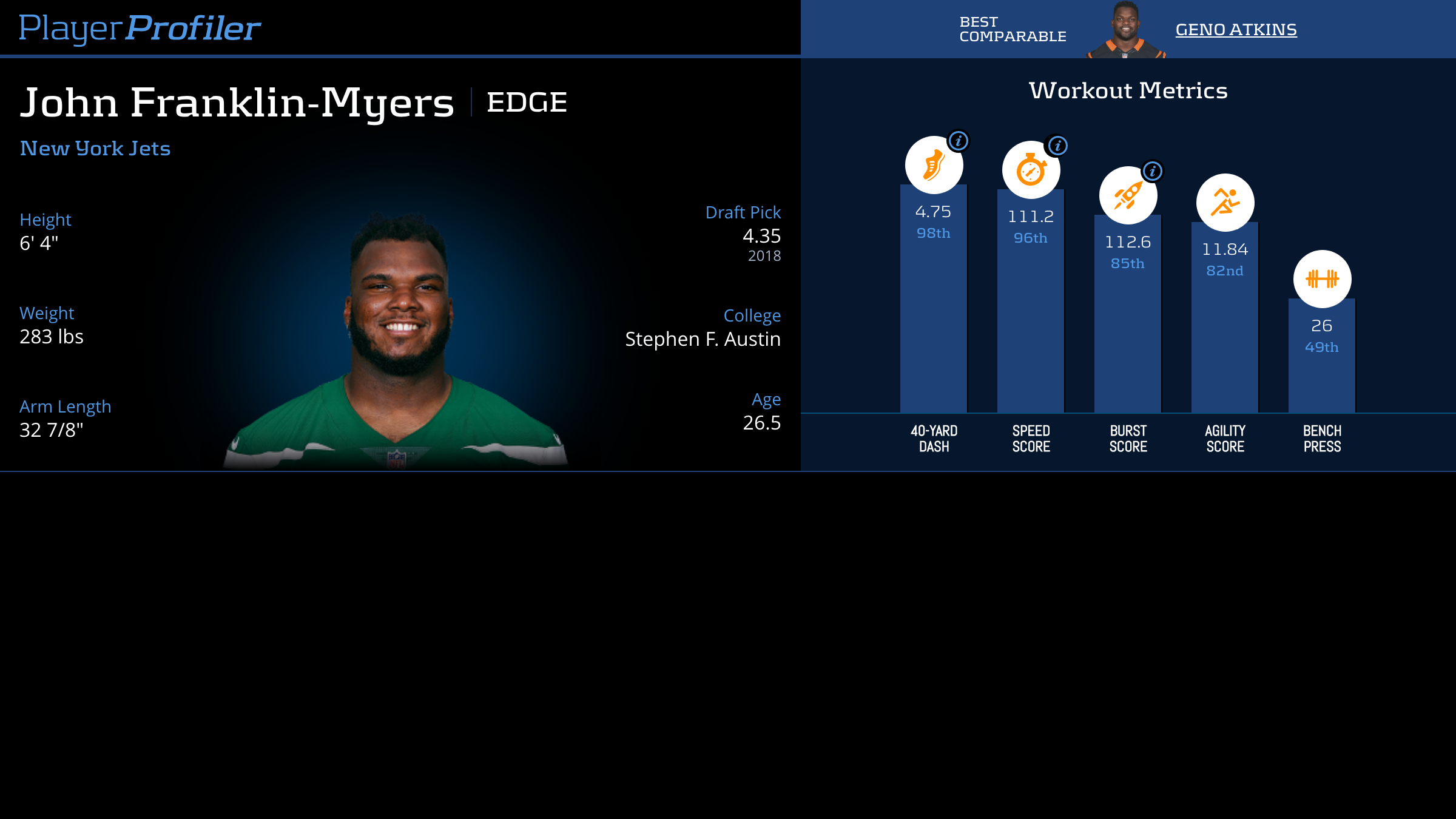Open the New York Jets team link
Image resolution: width=1456 pixels, height=819 pixels.
tap(95, 149)
